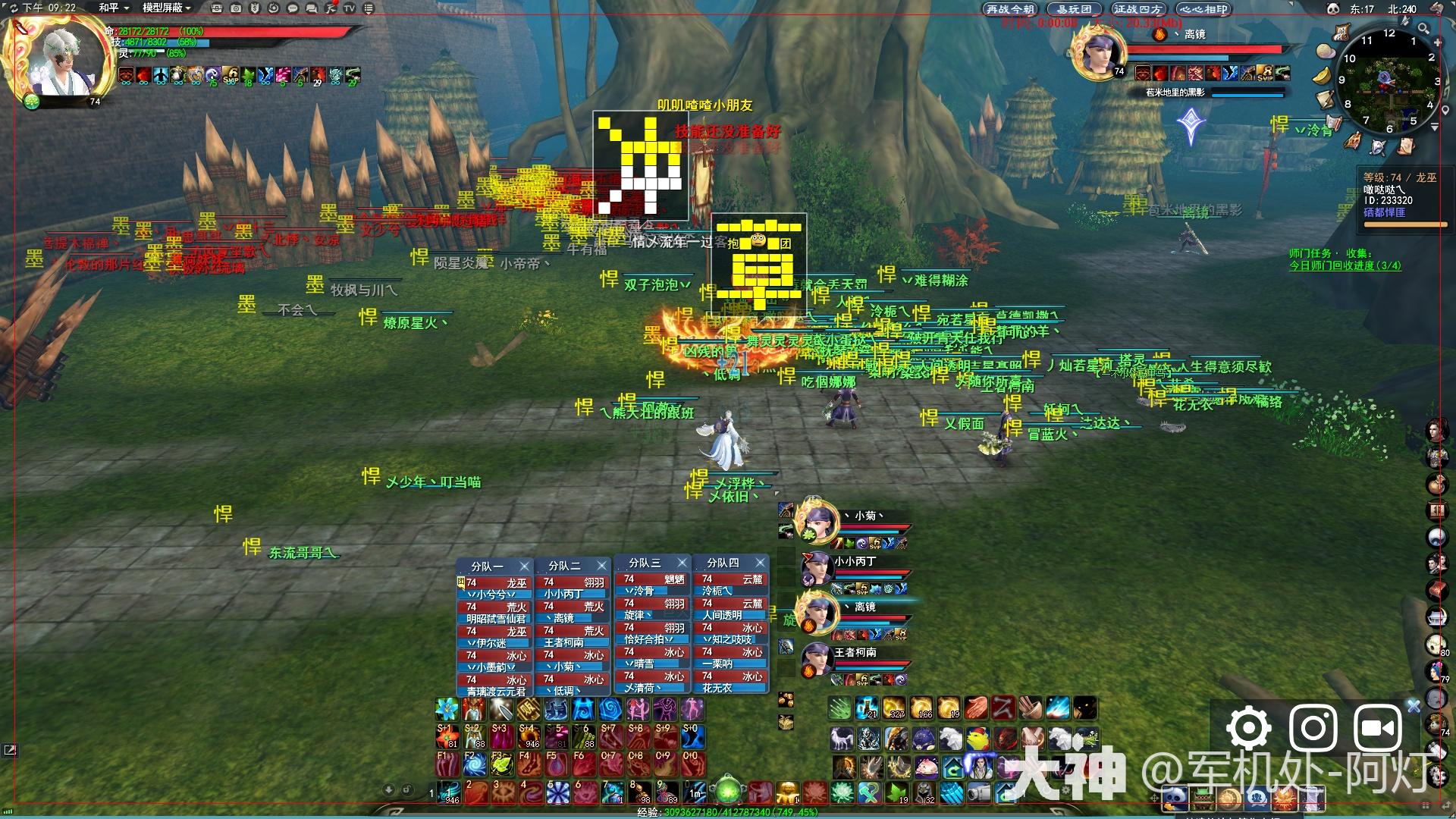Click the minimap
The image size is (1456, 819).
point(1389,82)
